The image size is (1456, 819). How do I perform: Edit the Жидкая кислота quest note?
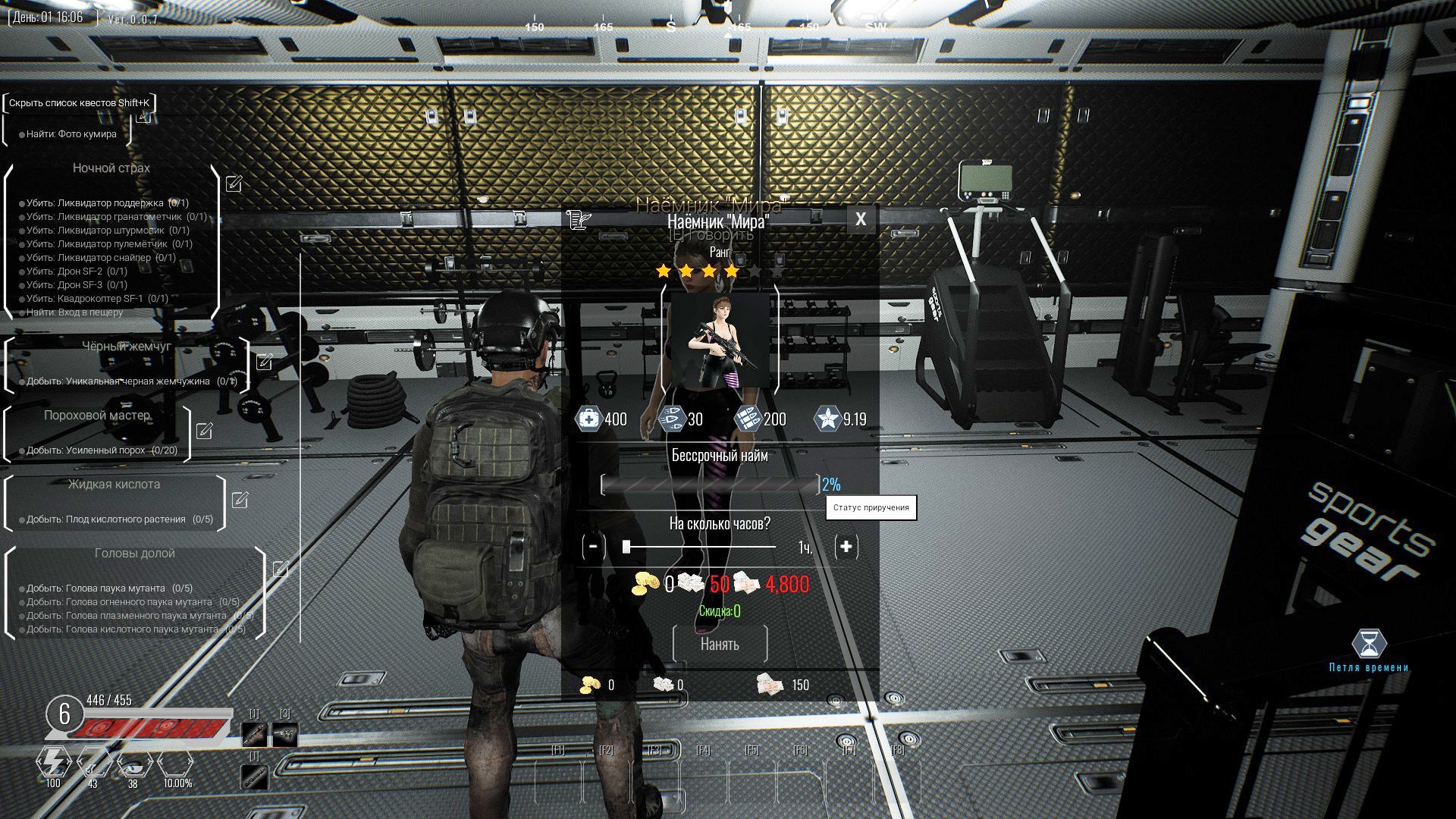point(240,500)
